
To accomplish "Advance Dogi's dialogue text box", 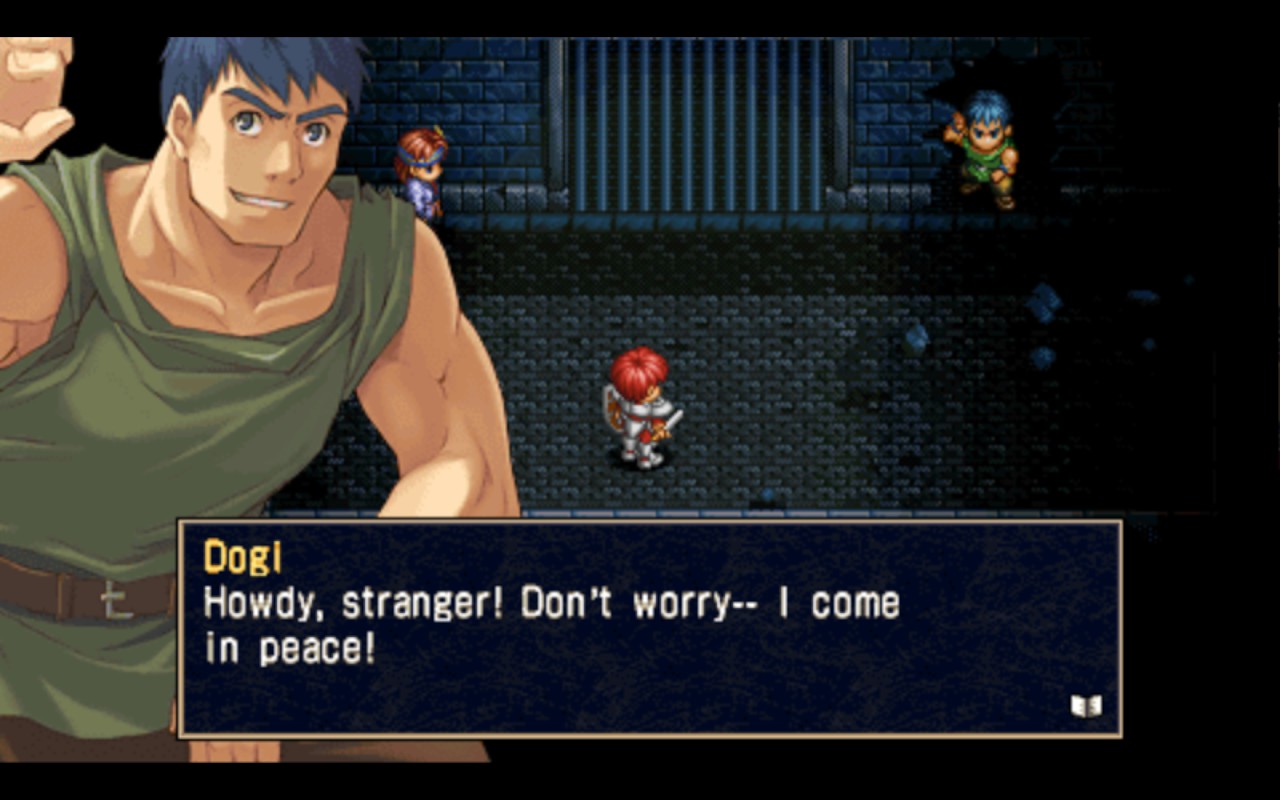I will coord(649,628).
